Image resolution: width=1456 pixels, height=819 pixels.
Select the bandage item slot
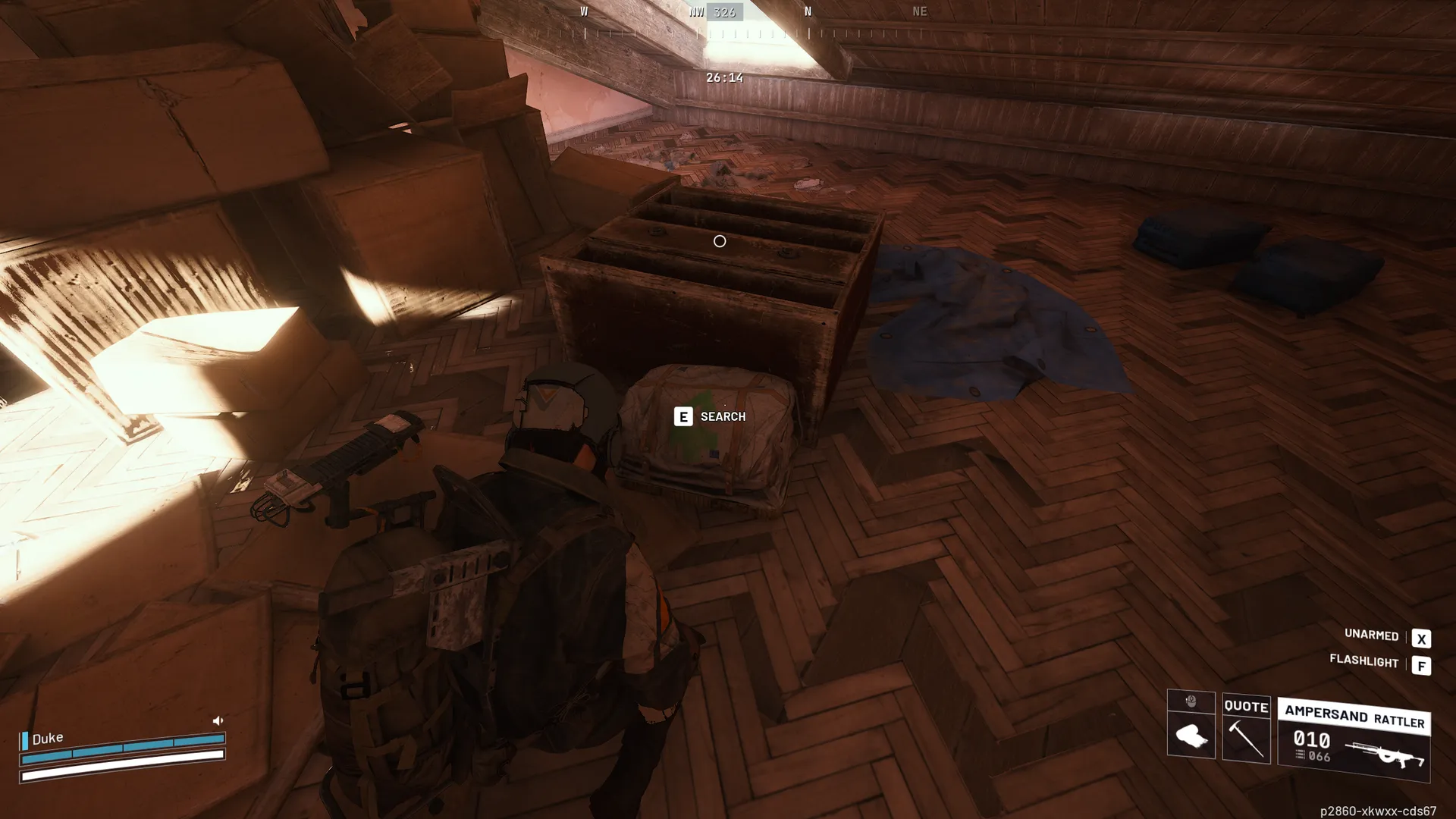[1191, 736]
